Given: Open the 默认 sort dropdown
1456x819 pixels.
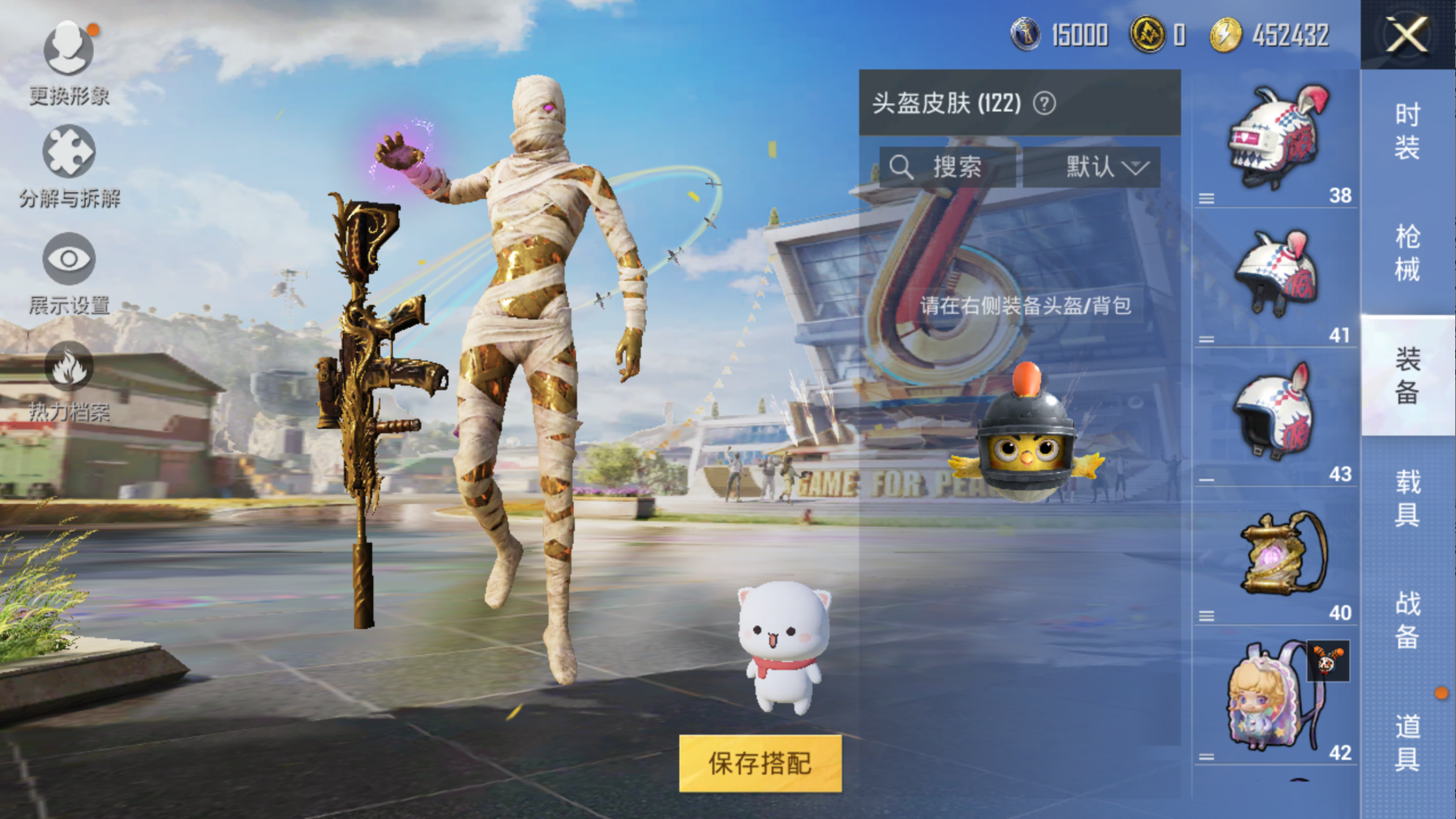Looking at the screenshot, I should pos(1091,167).
